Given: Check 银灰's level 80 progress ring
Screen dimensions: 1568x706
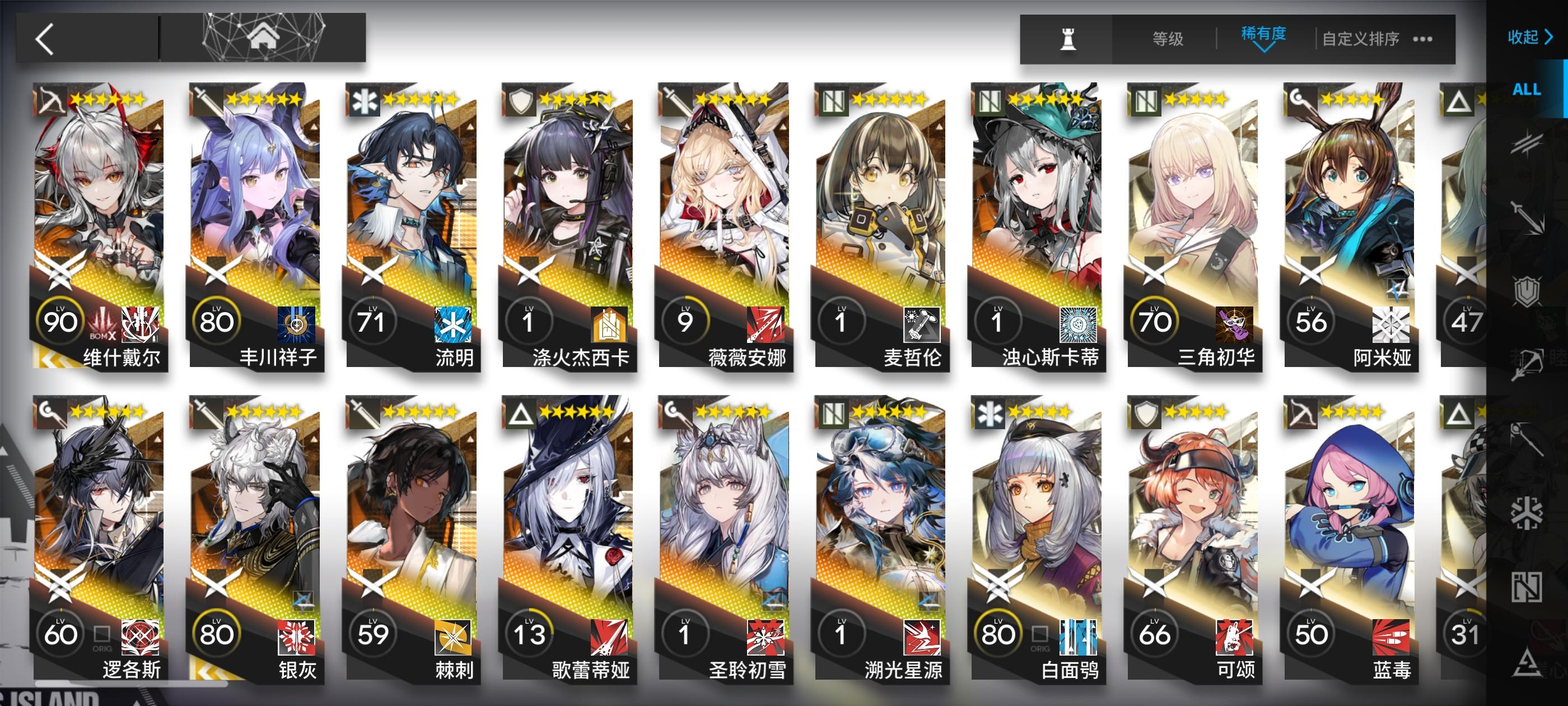Looking at the screenshot, I should (217, 634).
